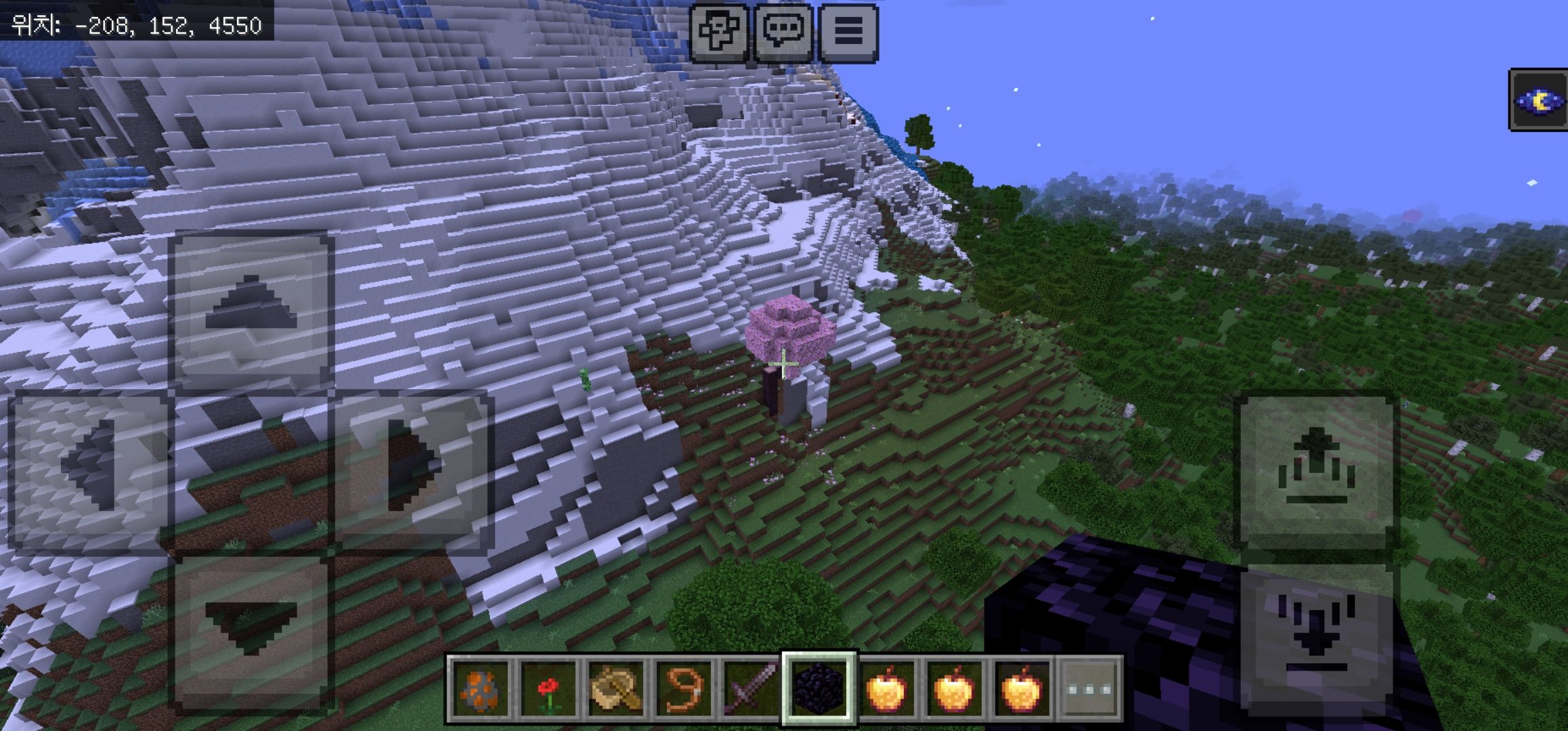Open the chat window

783,32
